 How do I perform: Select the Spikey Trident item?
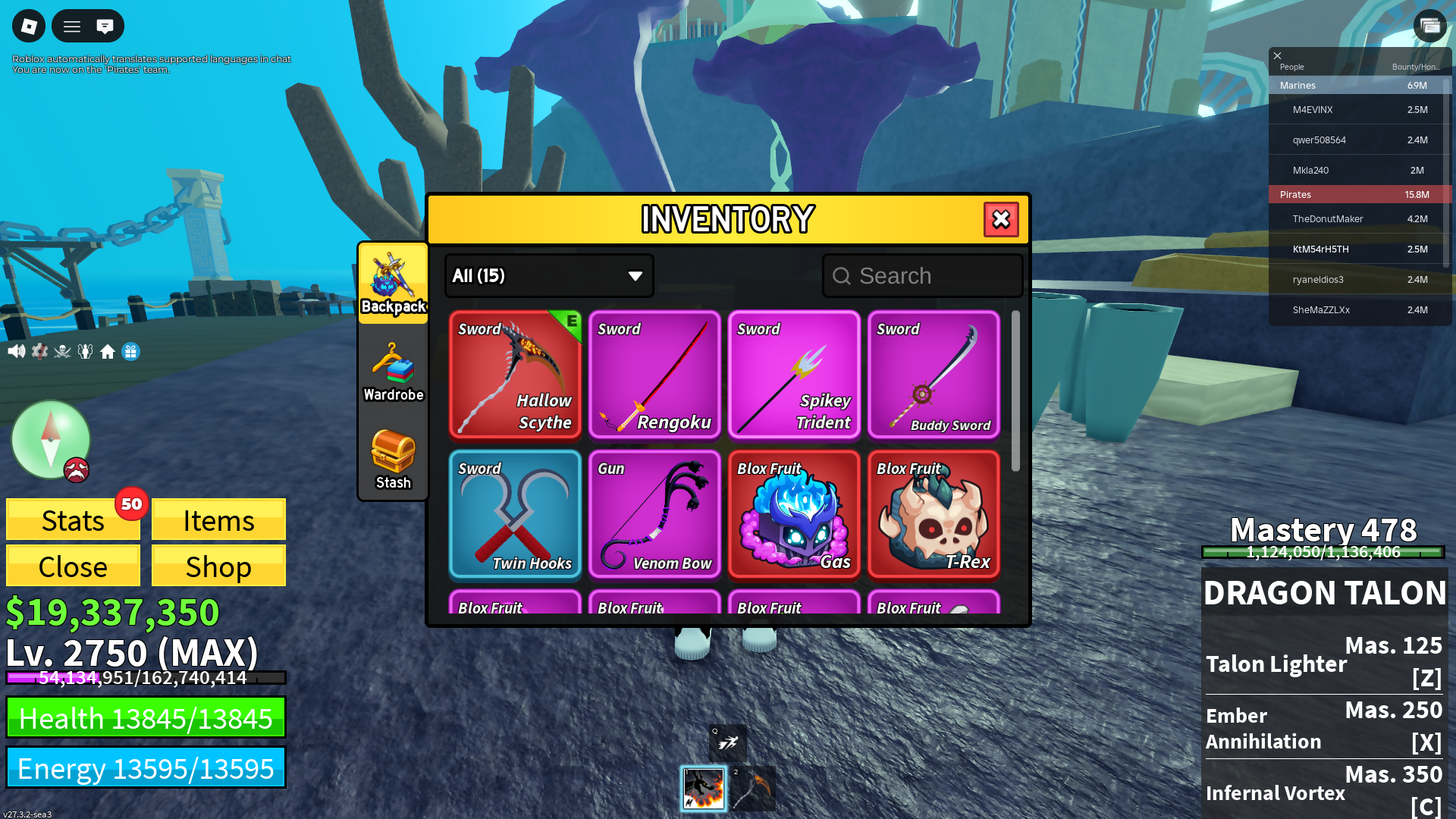794,375
